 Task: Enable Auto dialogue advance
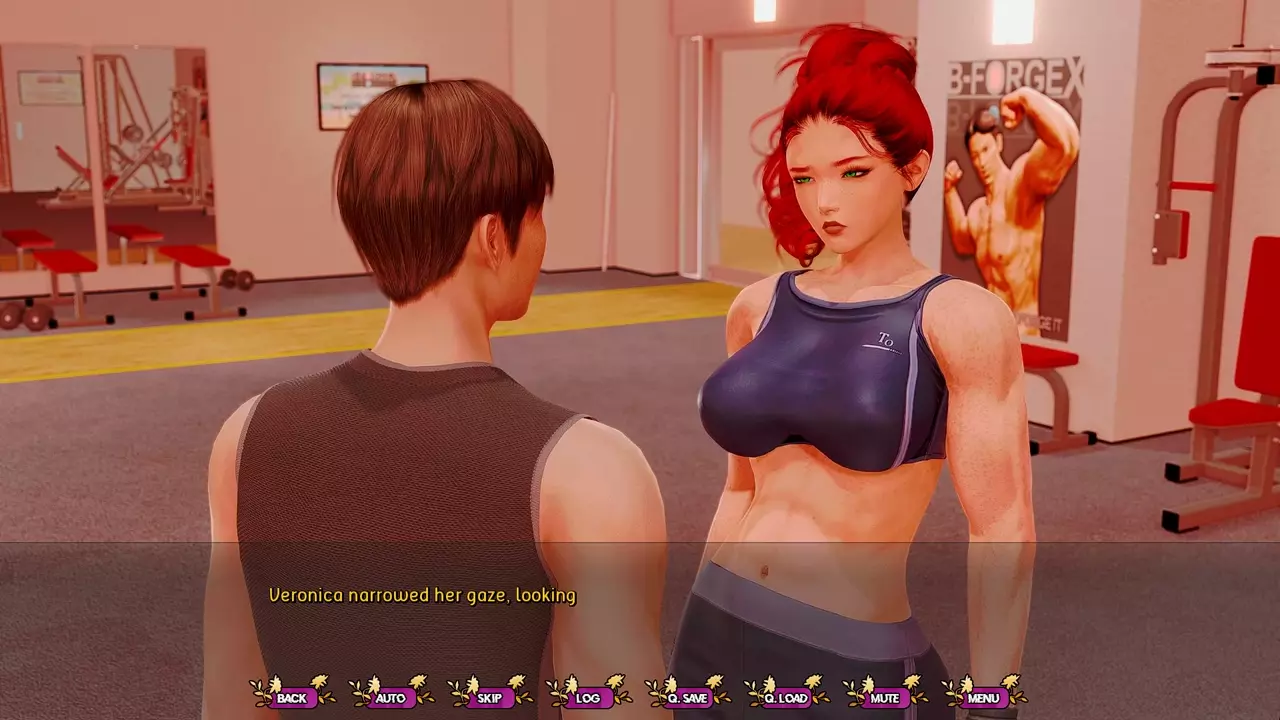(391, 698)
